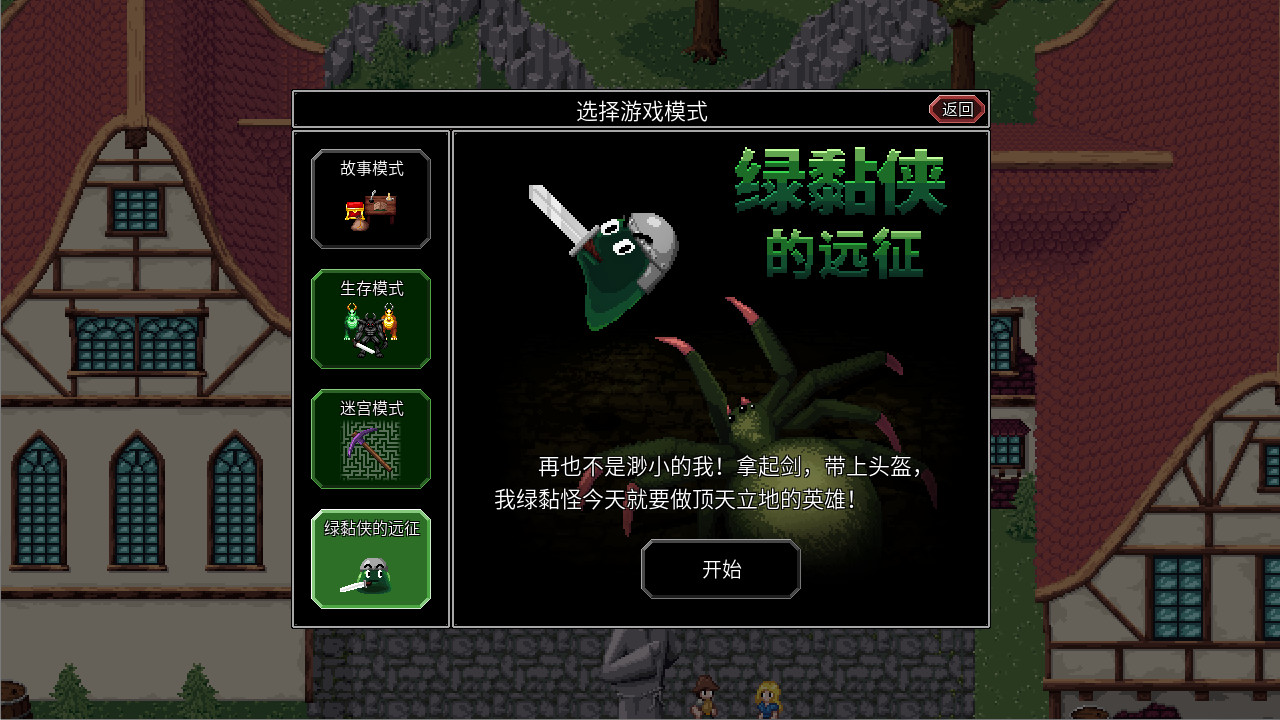Viewport: 1280px width, 720px height.
Task: Select the 故事模式 mode entry
Action: [371, 198]
